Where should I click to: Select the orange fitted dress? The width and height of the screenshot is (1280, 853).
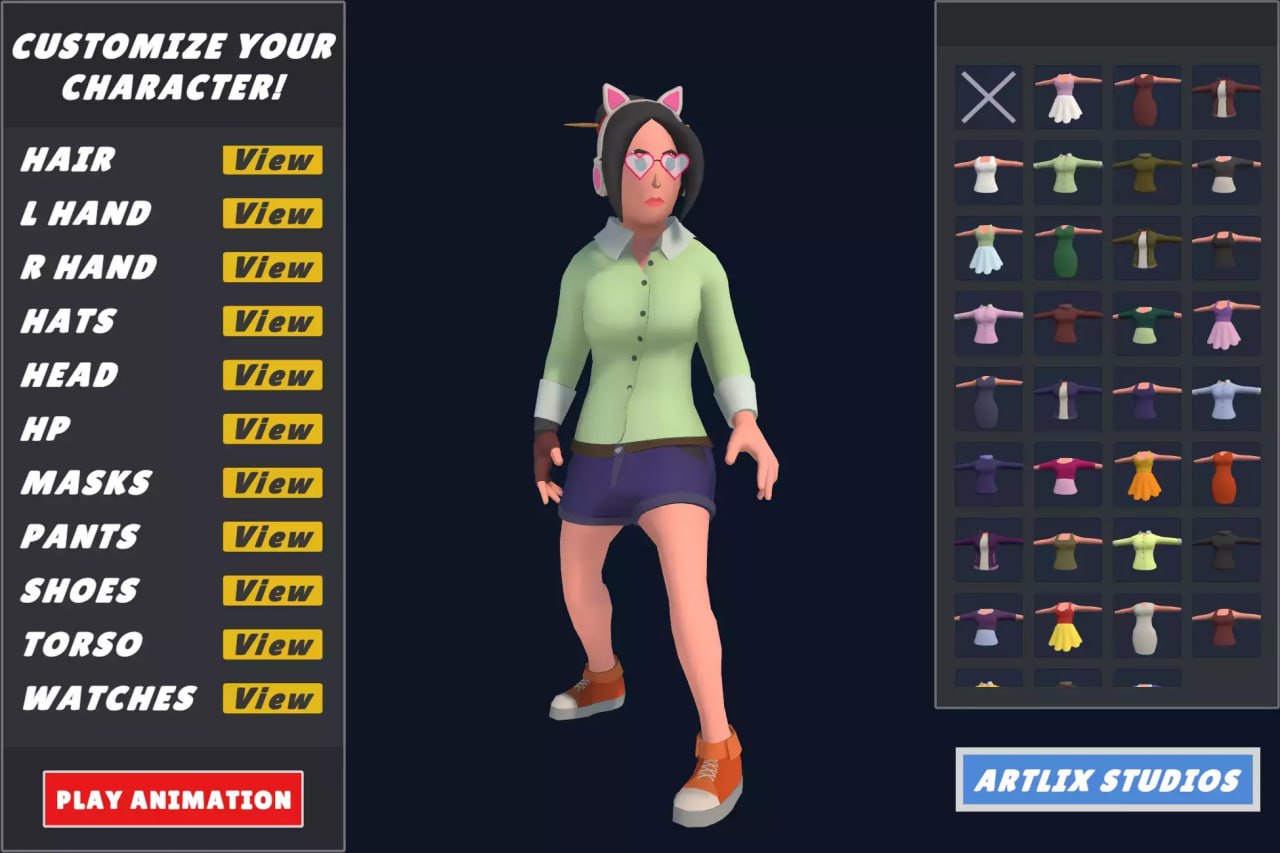click(1227, 473)
